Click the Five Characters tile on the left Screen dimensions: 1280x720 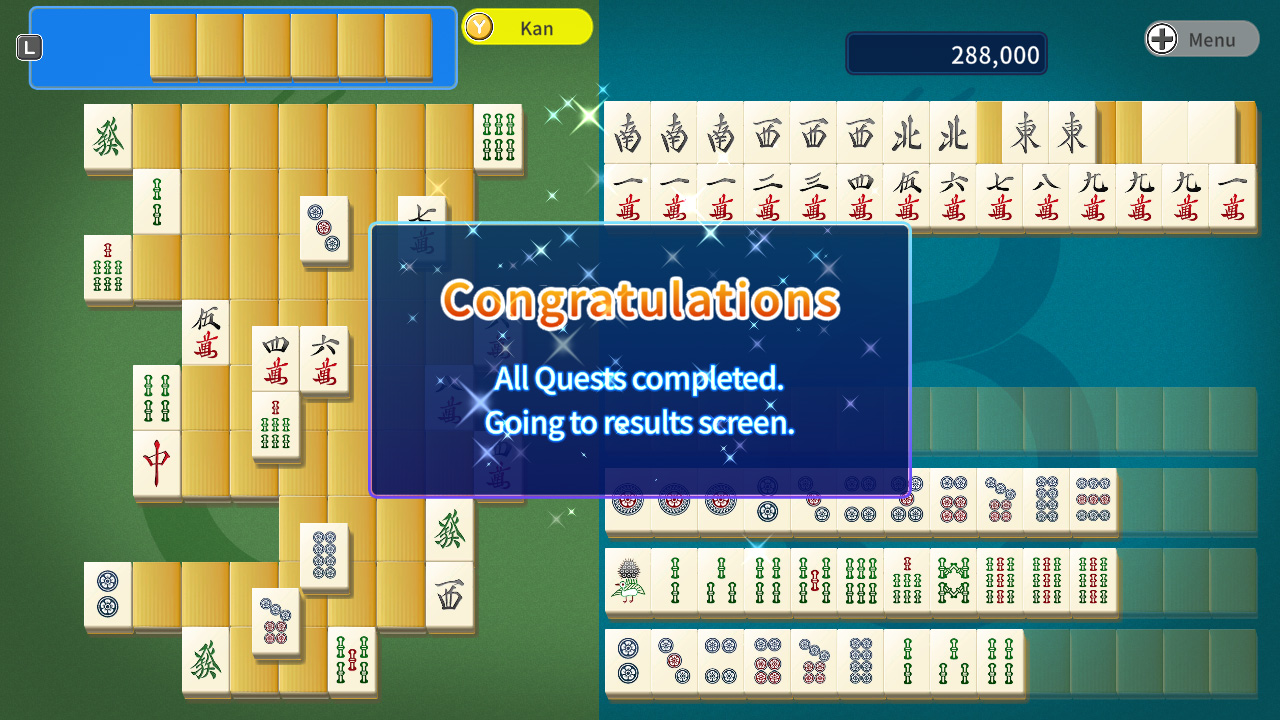tap(207, 333)
